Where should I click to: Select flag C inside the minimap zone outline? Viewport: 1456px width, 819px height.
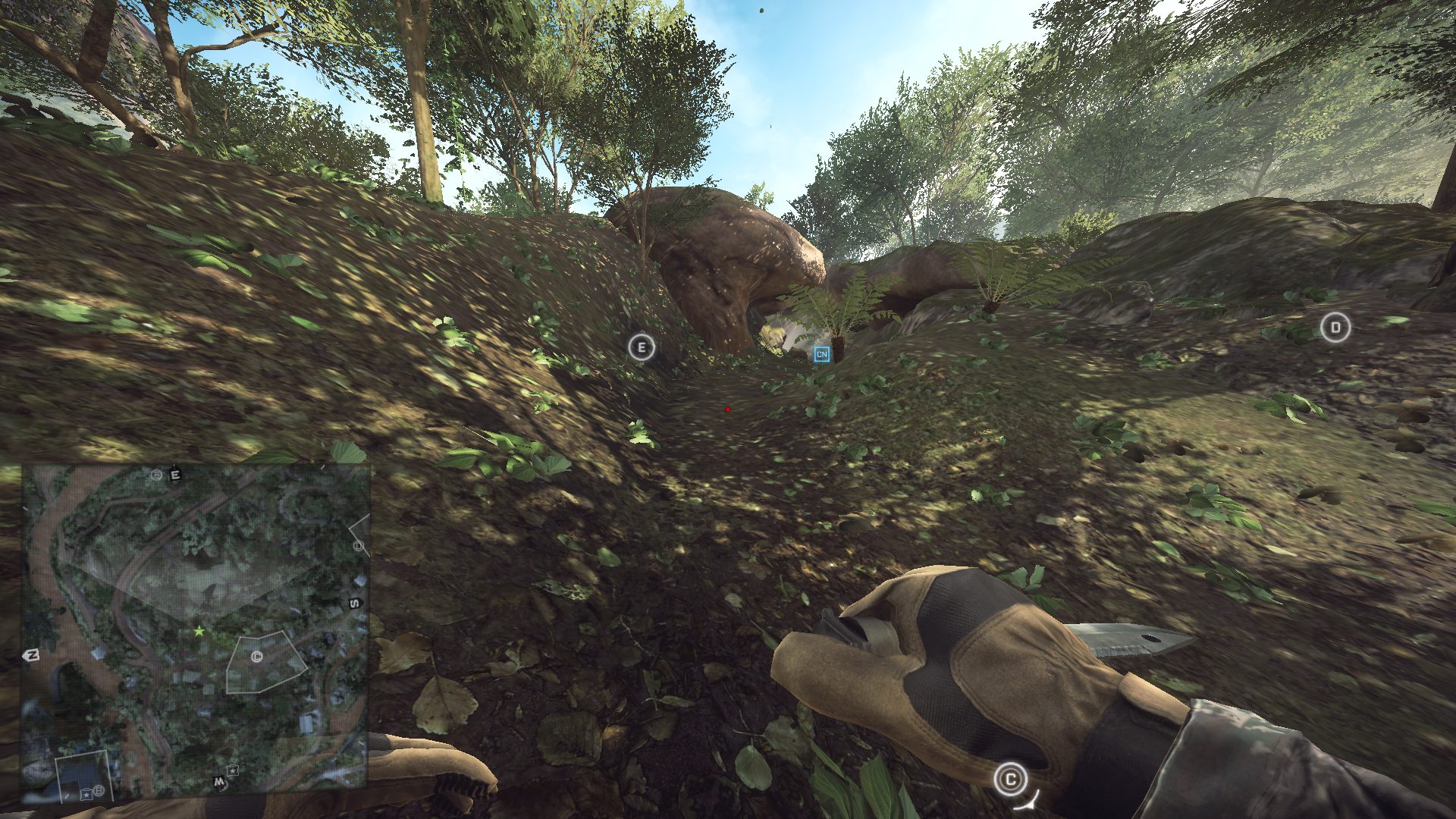click(256, 657)
